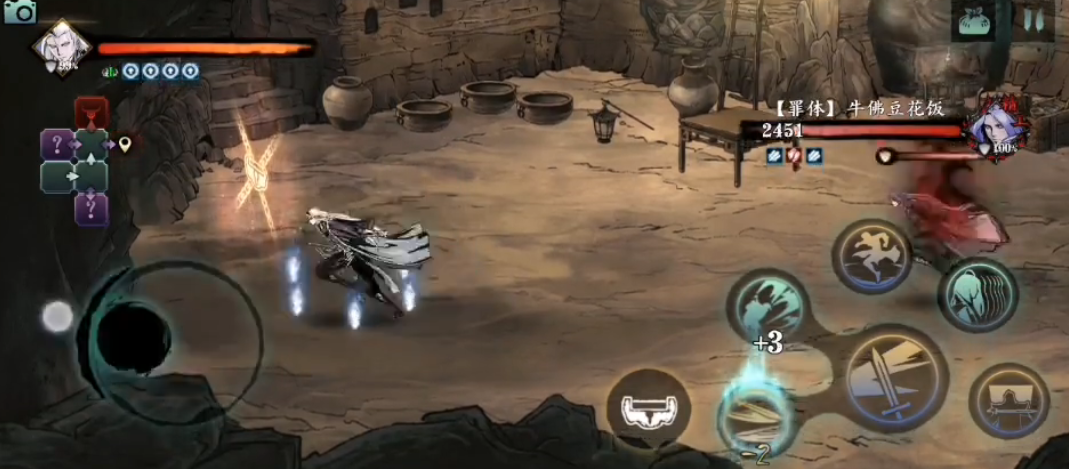This screenshot has width=1069, height=469.
Task: Tap the location pin beside the minimap
Action: pyautogui.click(x=125, y=145)
